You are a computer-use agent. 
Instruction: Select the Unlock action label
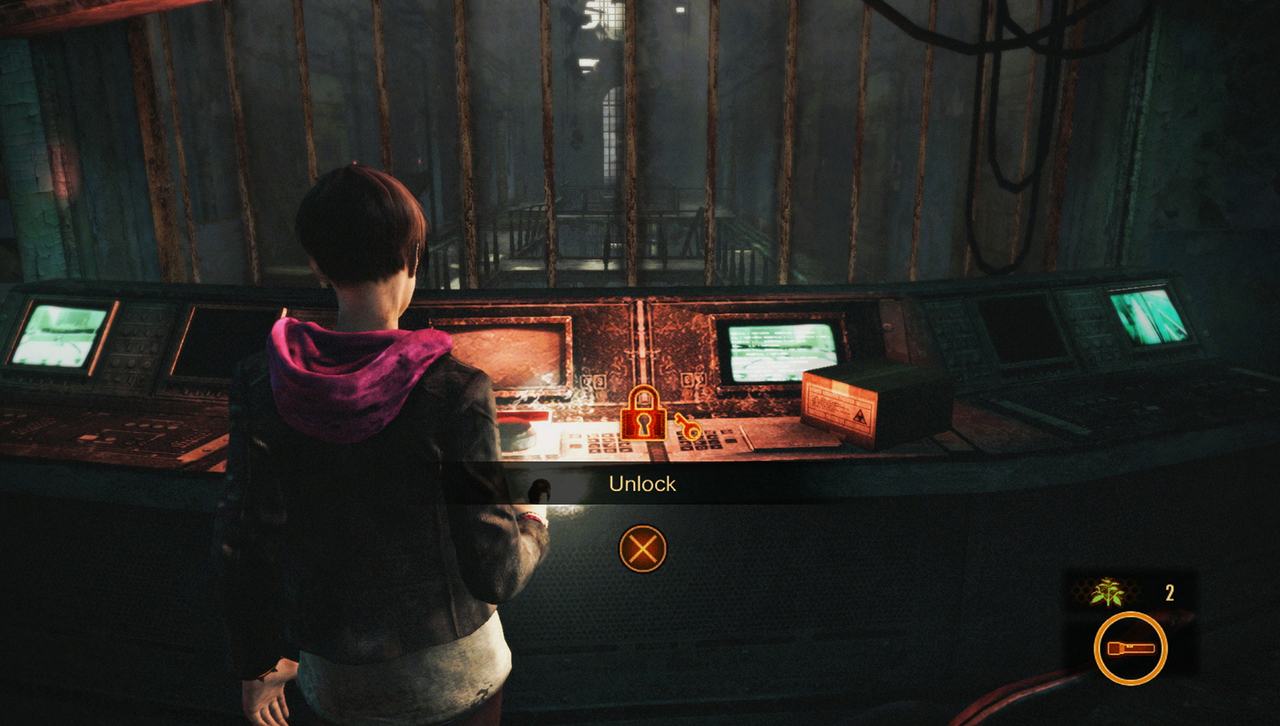643,484
